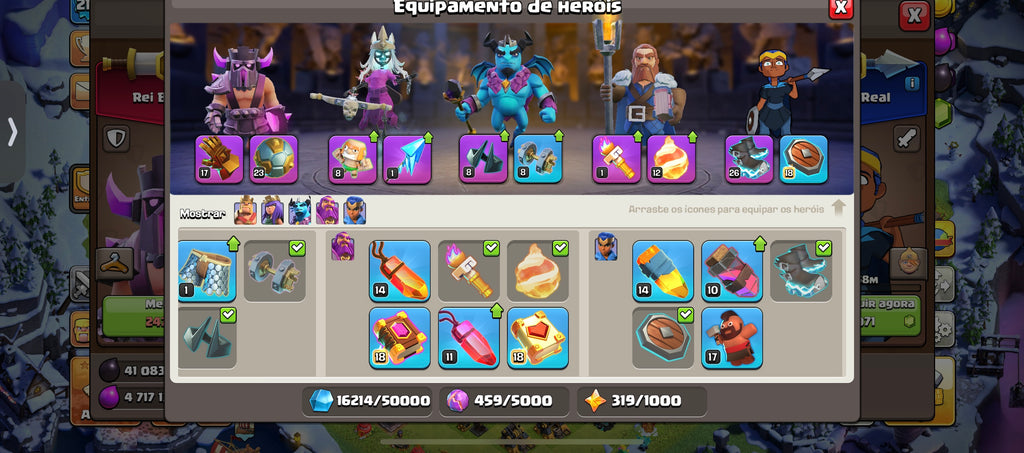Show only Minion Prince equipment

coord(300,211)
